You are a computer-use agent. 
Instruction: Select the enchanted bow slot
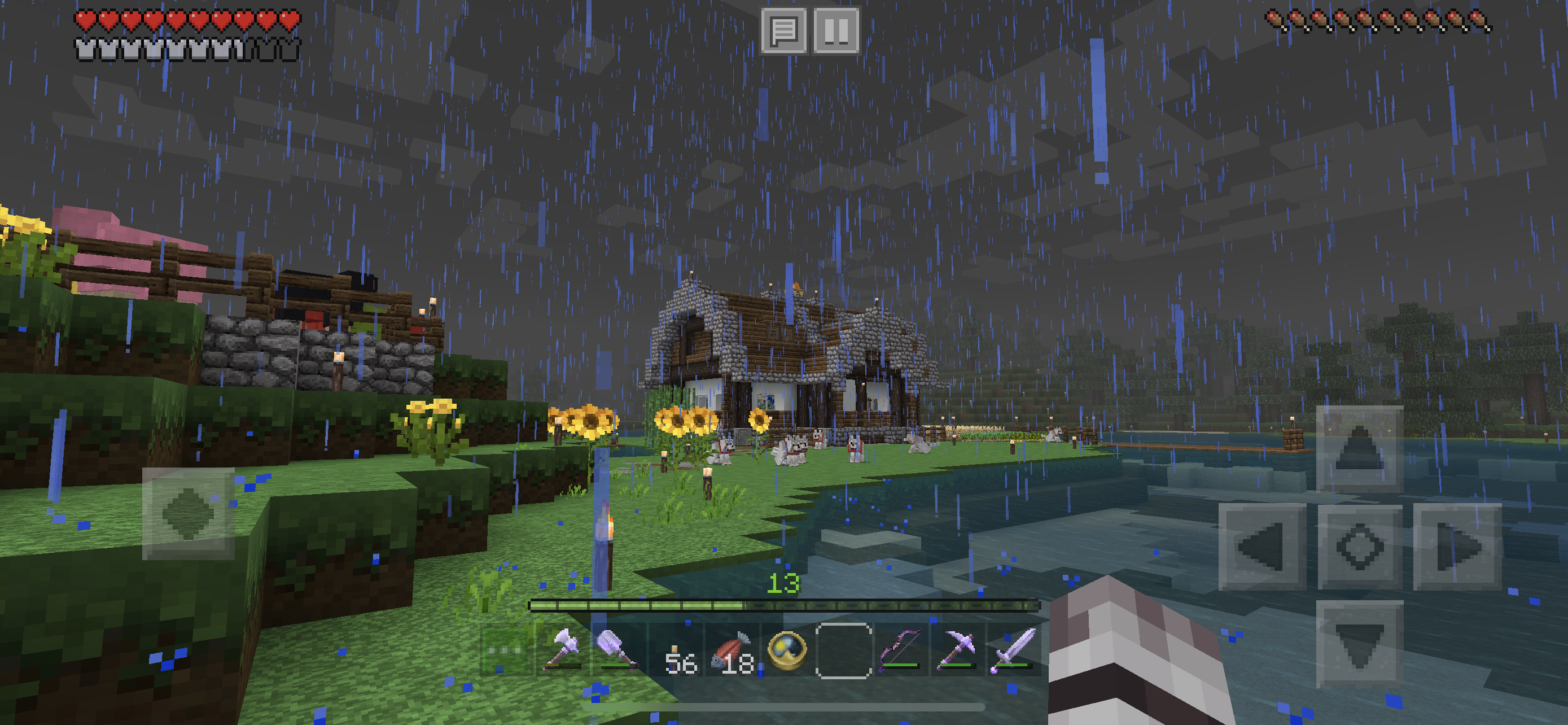[900, 650]
